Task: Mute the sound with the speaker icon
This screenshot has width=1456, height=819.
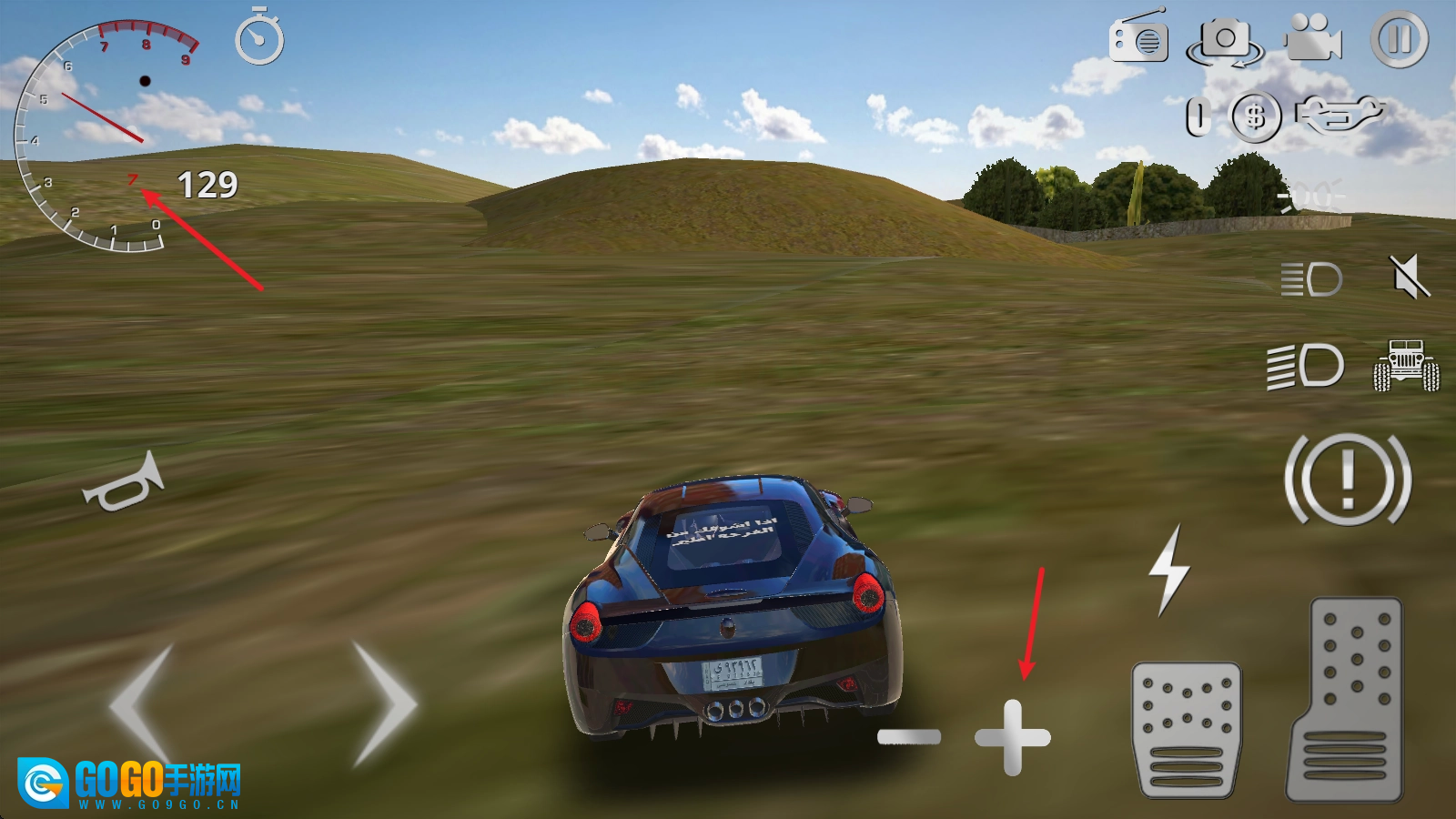Action: point(1409,277)
